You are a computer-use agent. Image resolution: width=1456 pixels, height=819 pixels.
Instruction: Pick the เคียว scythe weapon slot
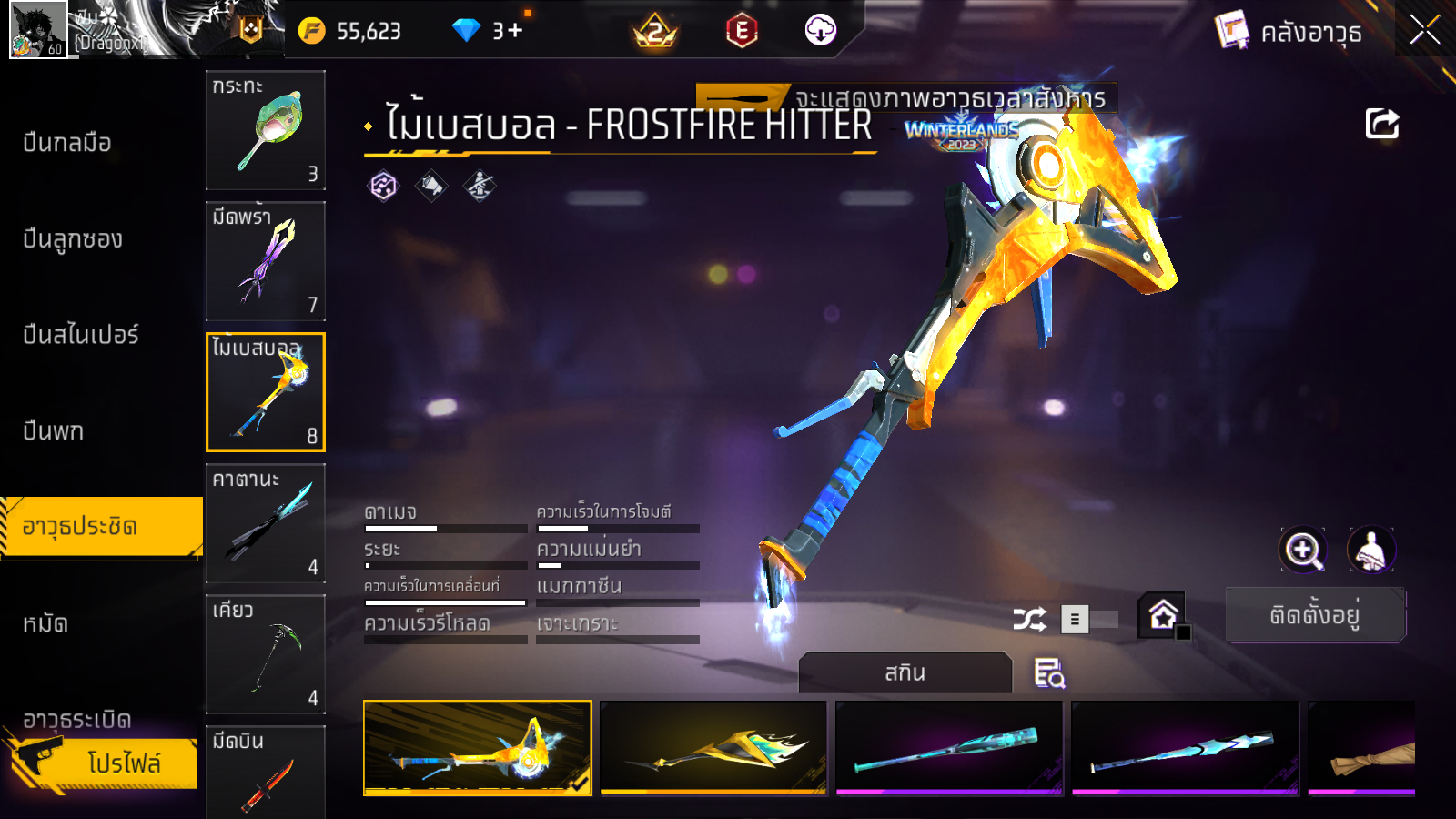[266, 653]
